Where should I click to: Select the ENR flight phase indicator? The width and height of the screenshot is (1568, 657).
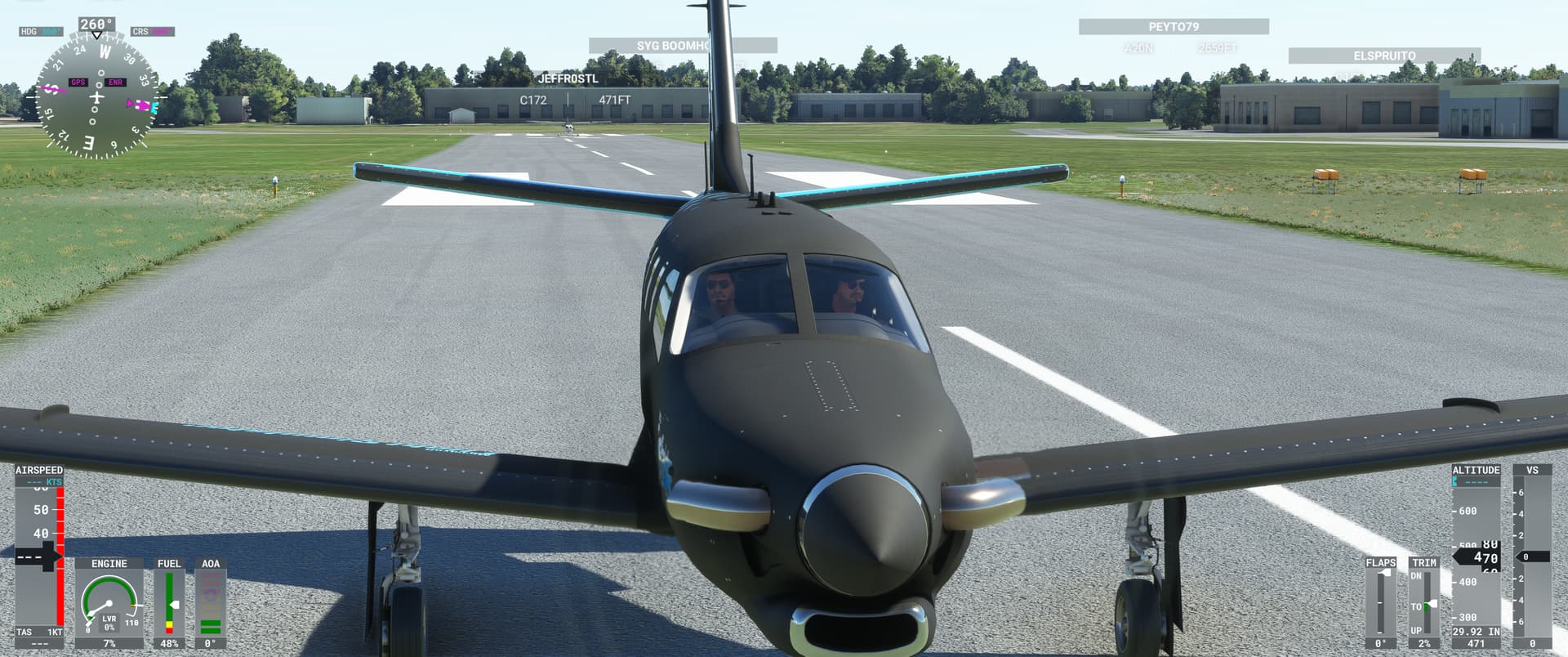click(115, 83)
